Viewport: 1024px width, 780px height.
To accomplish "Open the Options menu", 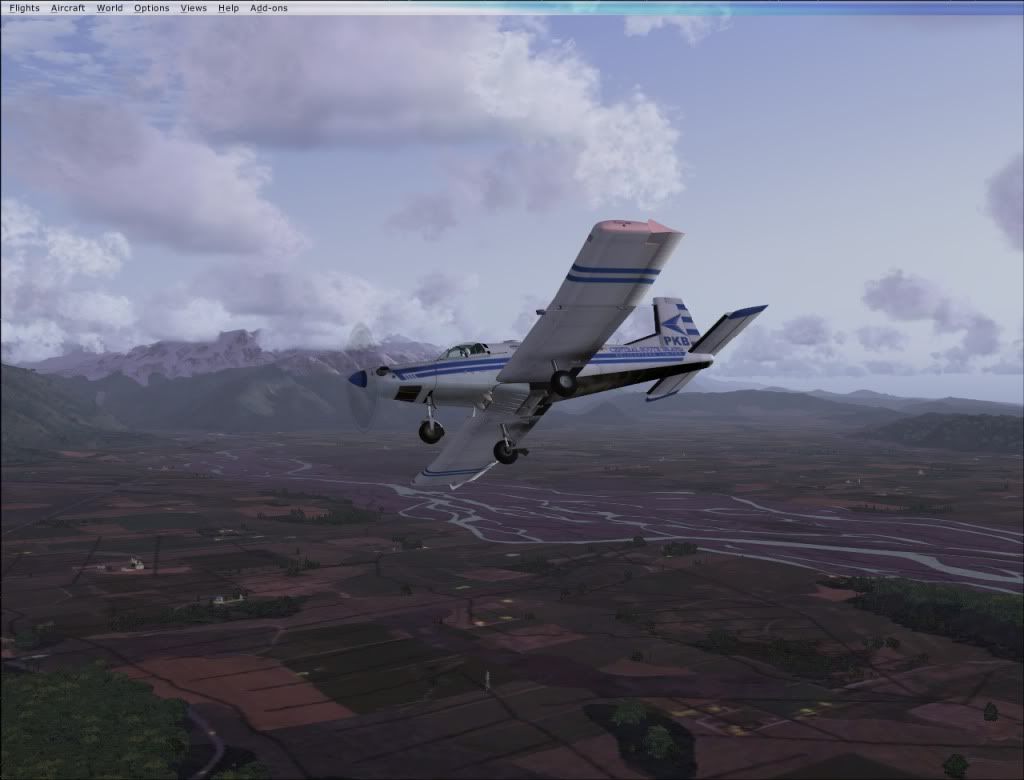I will (x=152, y=8).
